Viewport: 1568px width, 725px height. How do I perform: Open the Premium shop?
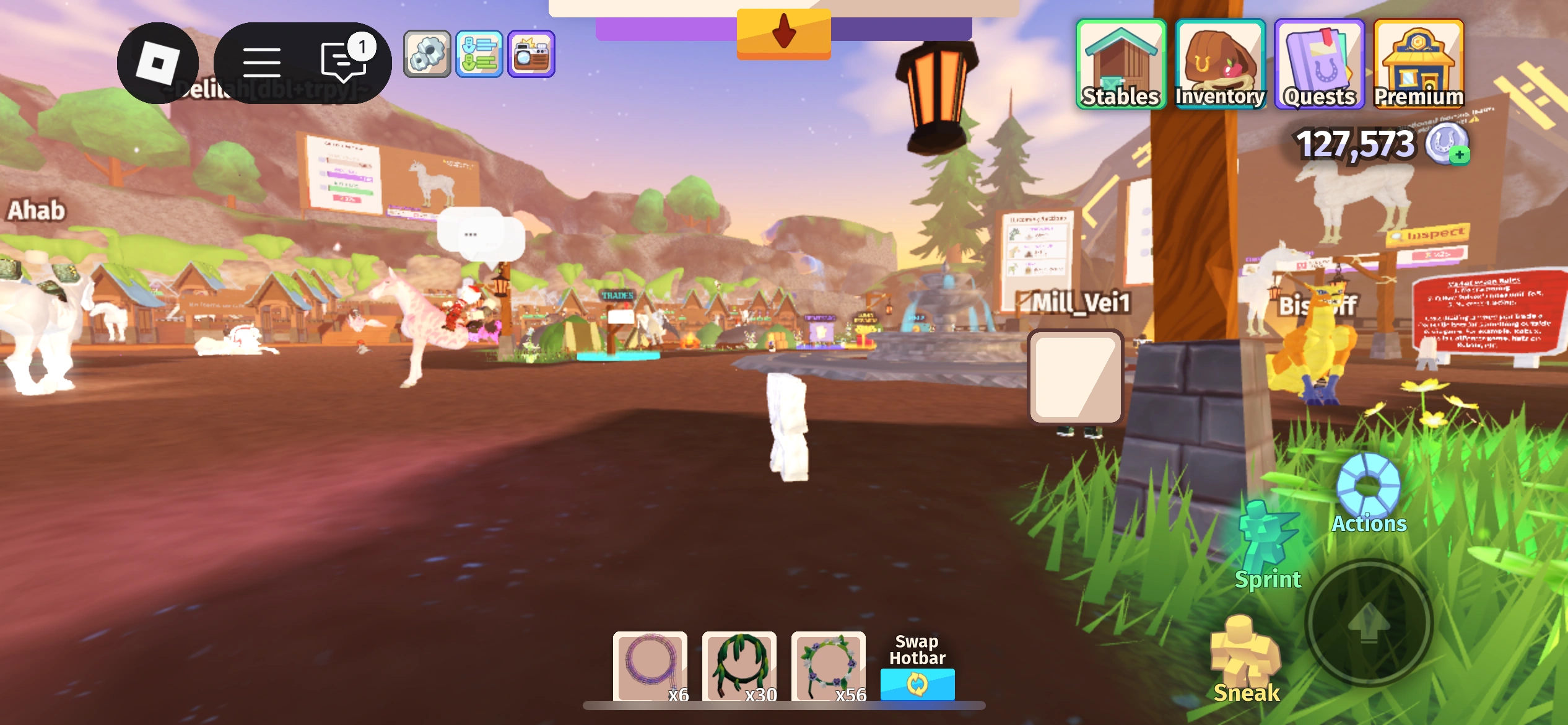coord(1419,62)
